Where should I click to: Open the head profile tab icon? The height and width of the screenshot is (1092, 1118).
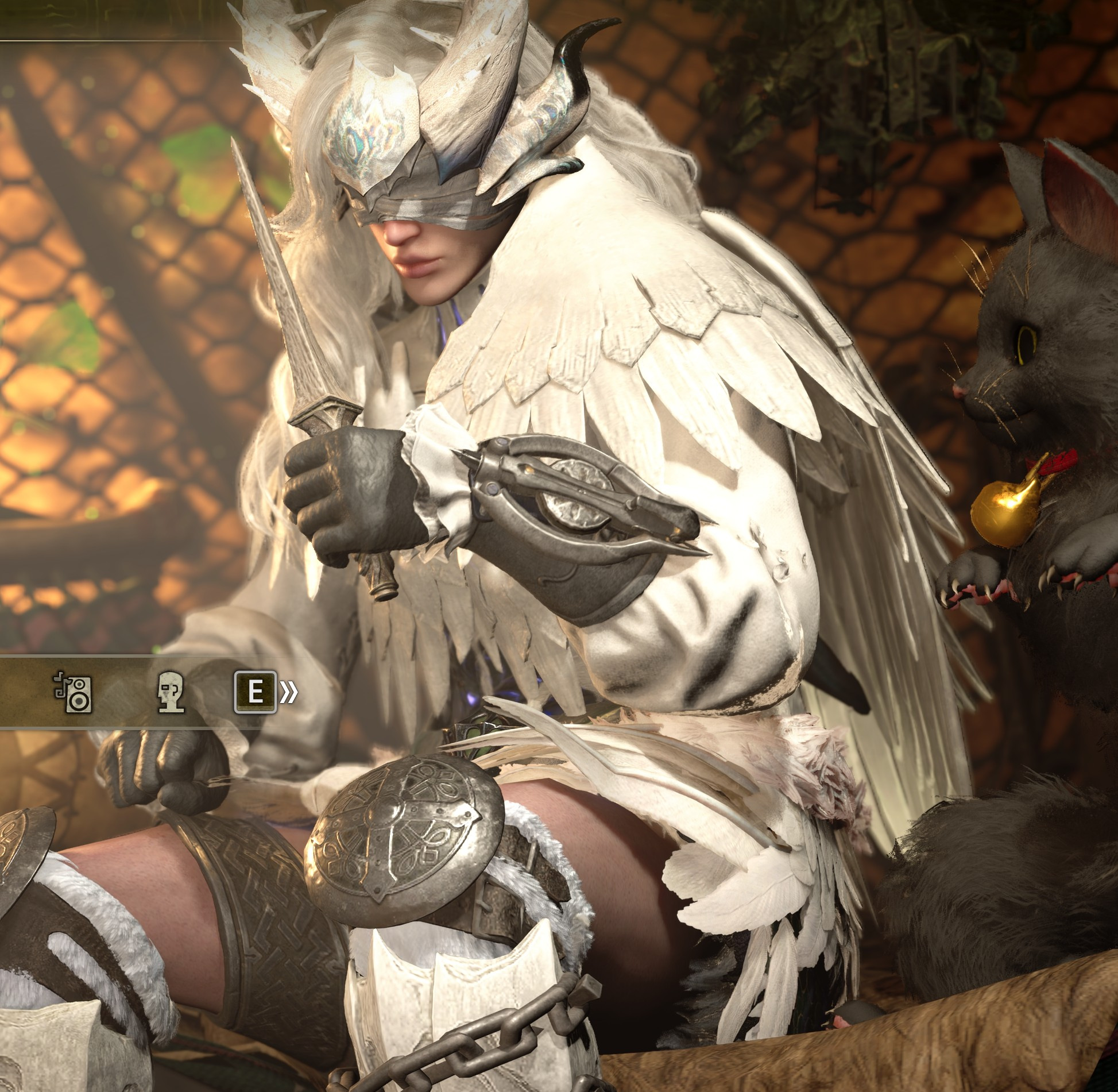tap(171, 692)
